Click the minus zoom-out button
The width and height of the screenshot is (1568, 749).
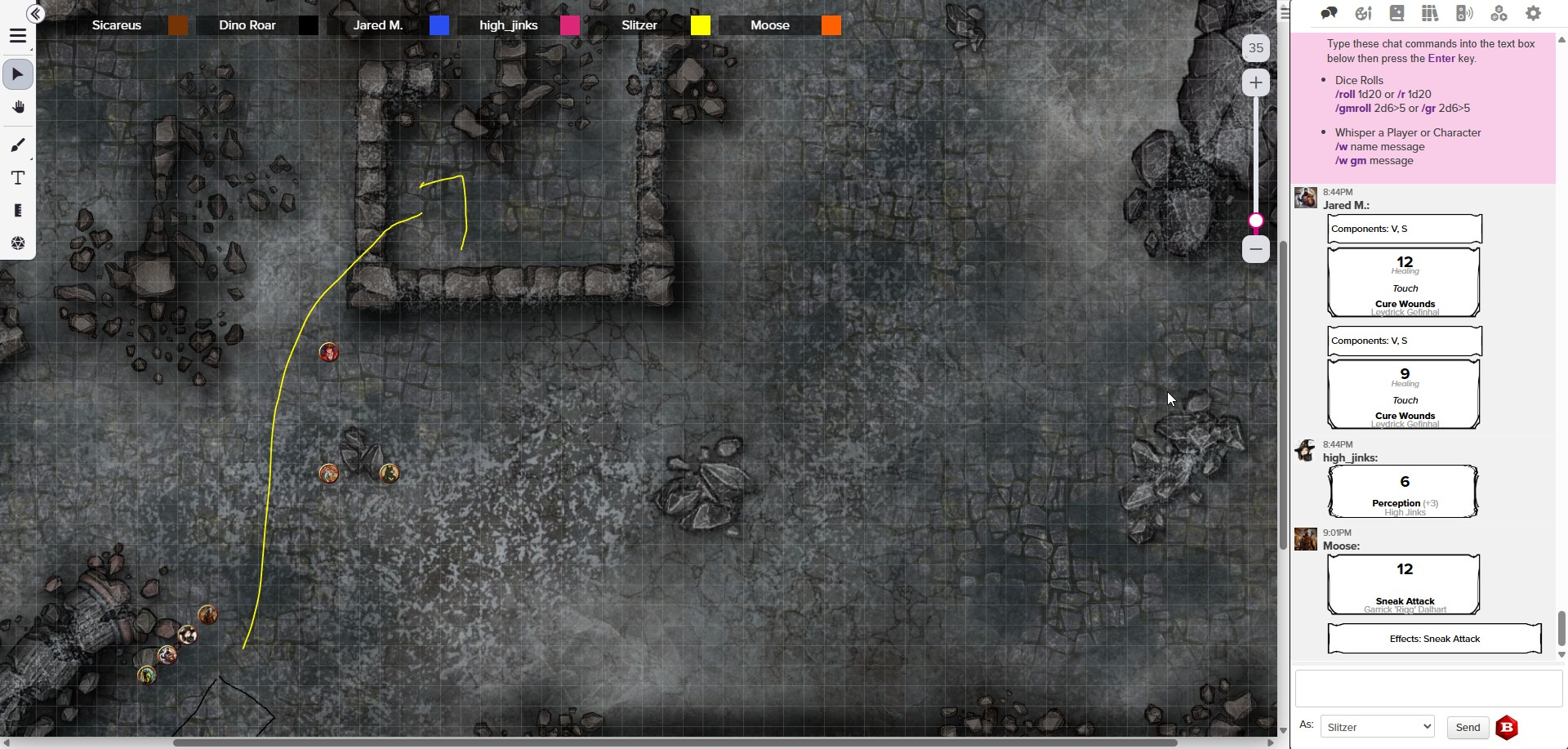click(x=1255, y=249)
